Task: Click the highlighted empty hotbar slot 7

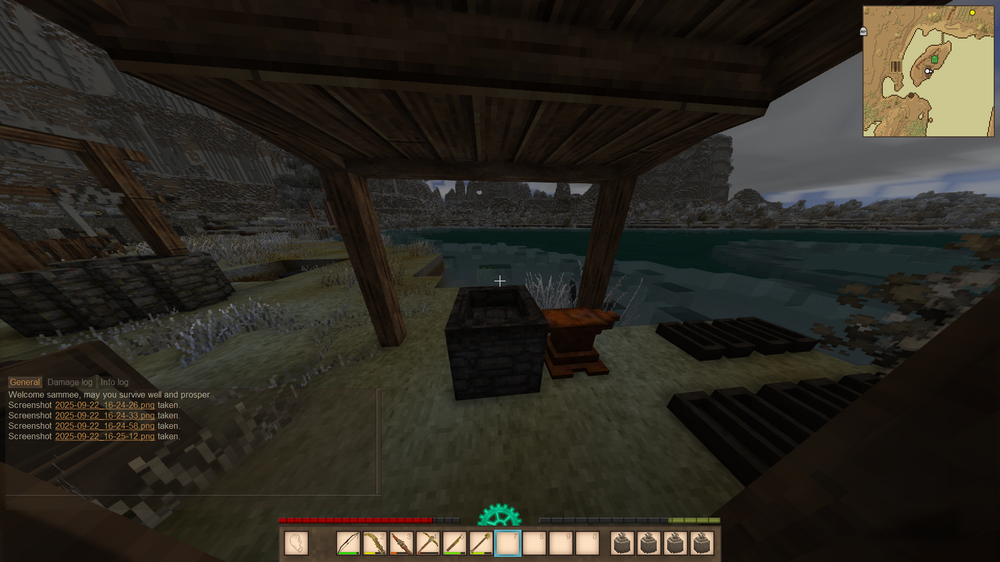Action: click(508, 543)
